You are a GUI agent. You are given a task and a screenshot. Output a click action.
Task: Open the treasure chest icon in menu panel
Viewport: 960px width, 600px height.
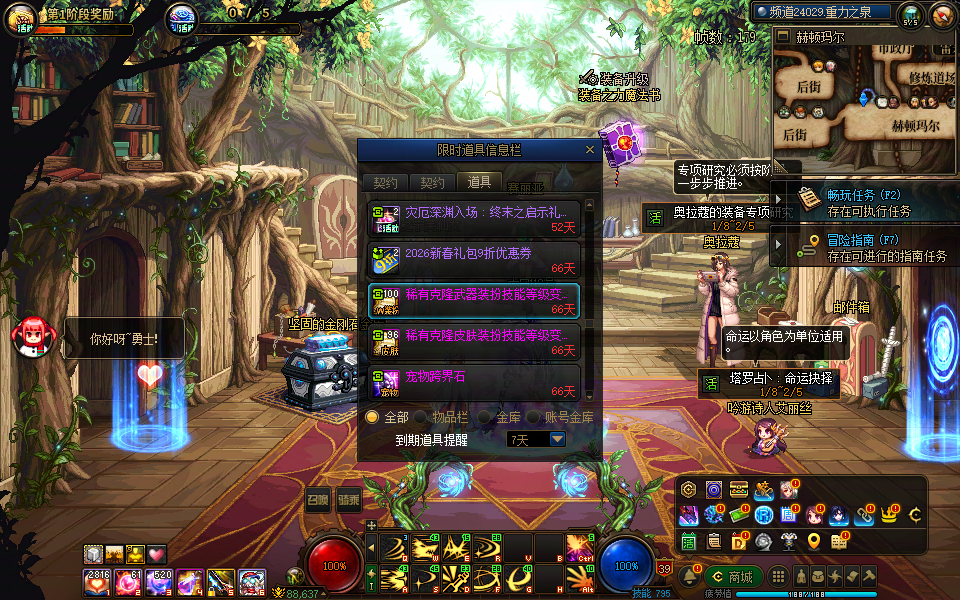click(739, 490)
